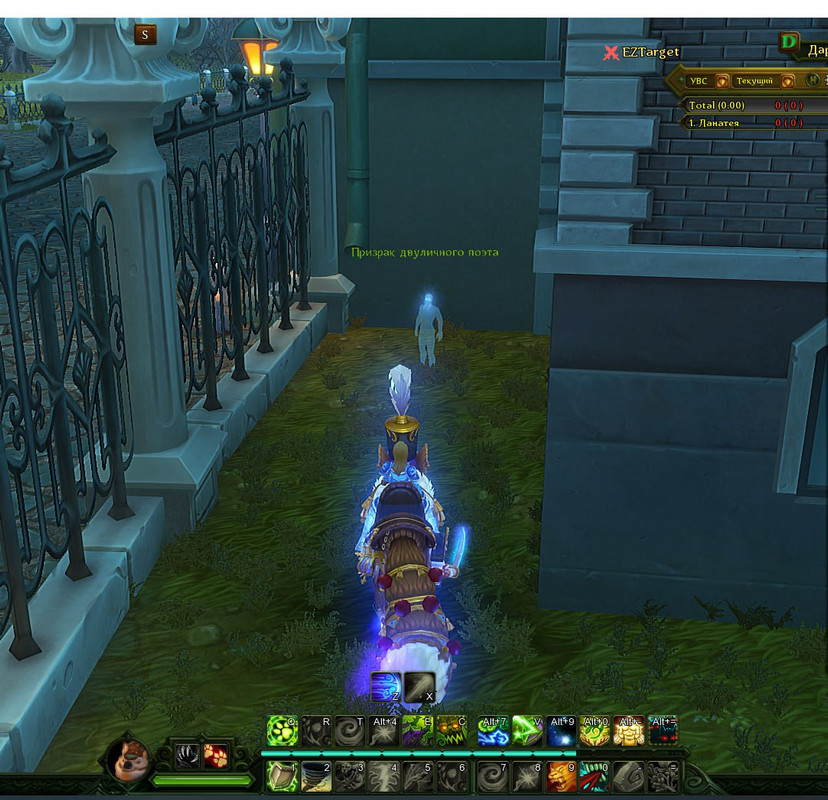Screen dimensions: 828x800
Task: Click the S compass marker
Action: 145,35
